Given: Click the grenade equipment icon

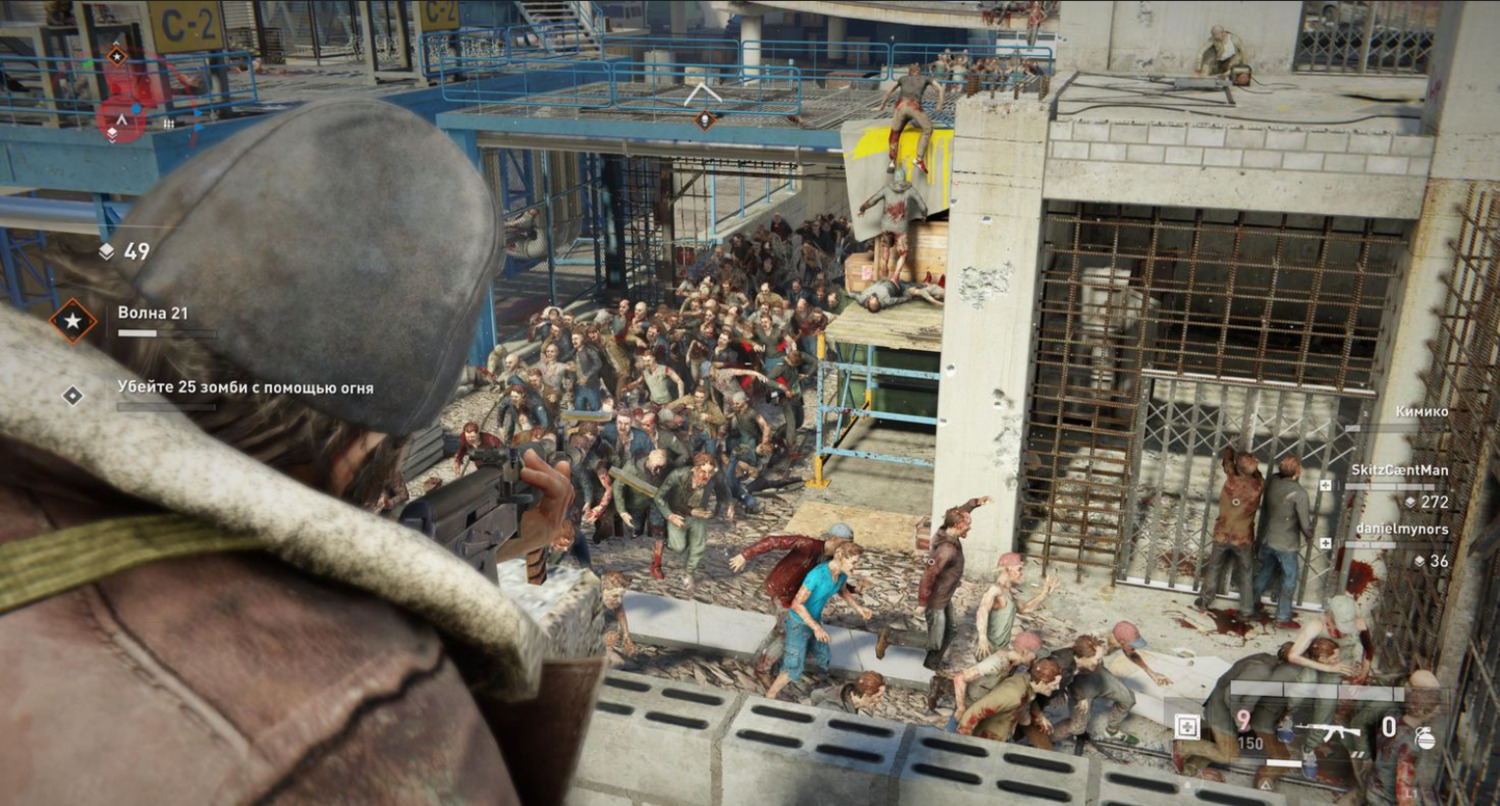Looking at the screenshot, I should [x=1425, y=739].
